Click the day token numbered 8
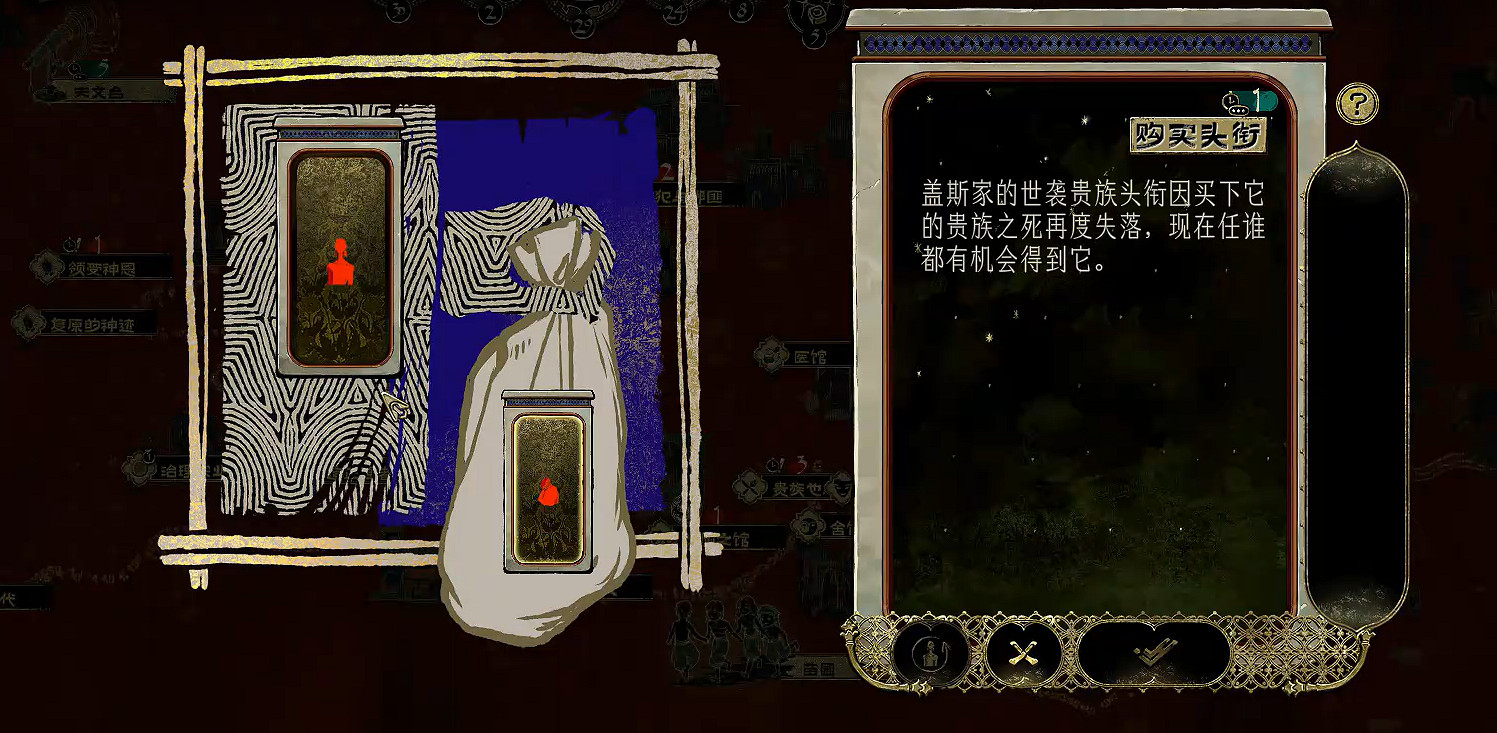The width and height of the screenshot is (1497, 733). click(742, 11)
